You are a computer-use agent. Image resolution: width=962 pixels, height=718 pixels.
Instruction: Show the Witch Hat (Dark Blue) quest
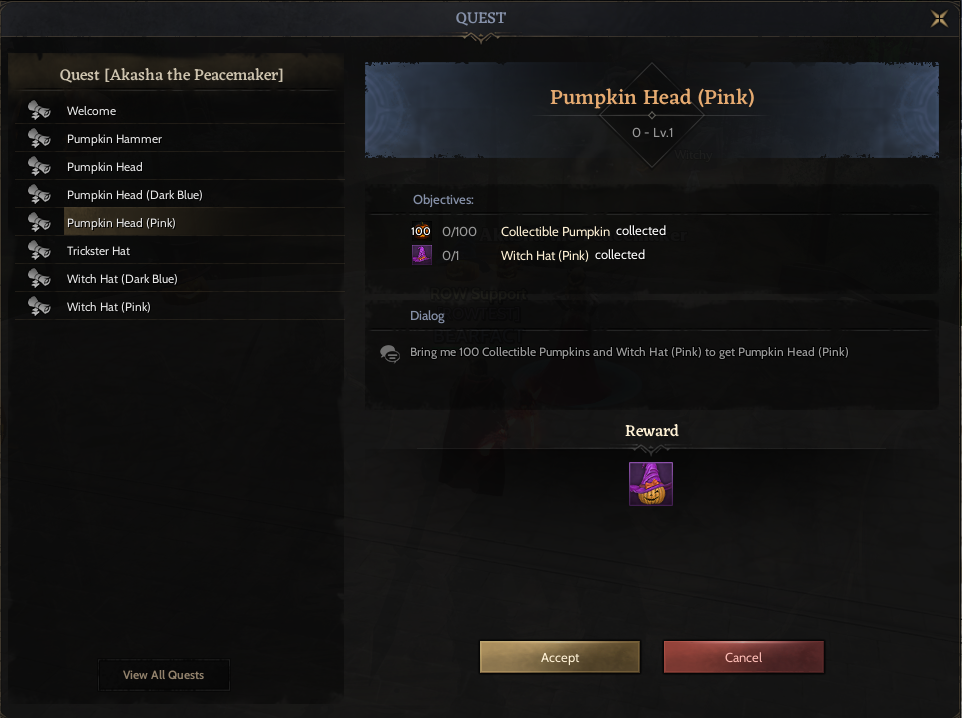[122, 279]
